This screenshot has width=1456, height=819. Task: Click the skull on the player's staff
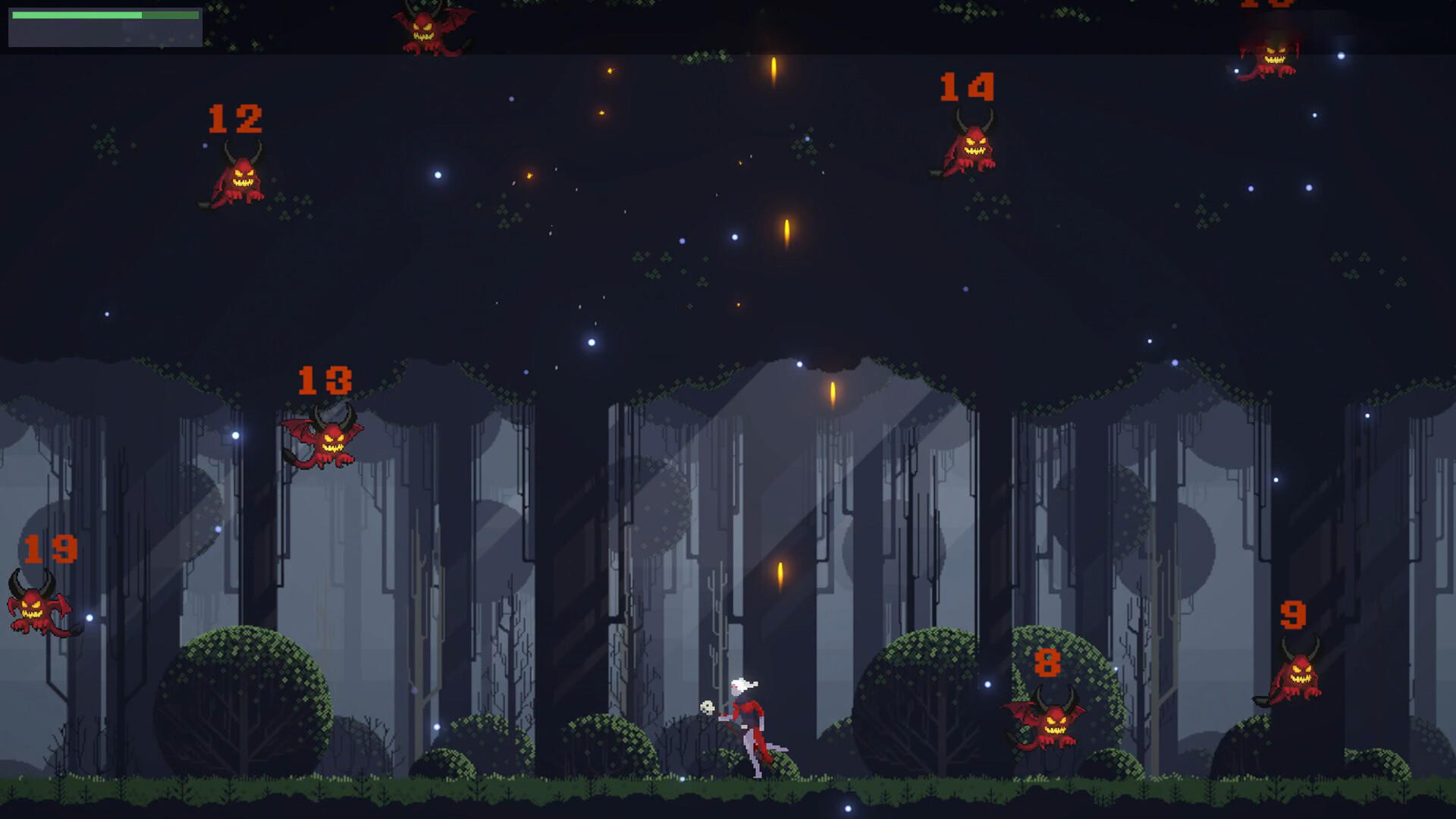(707, 706)
